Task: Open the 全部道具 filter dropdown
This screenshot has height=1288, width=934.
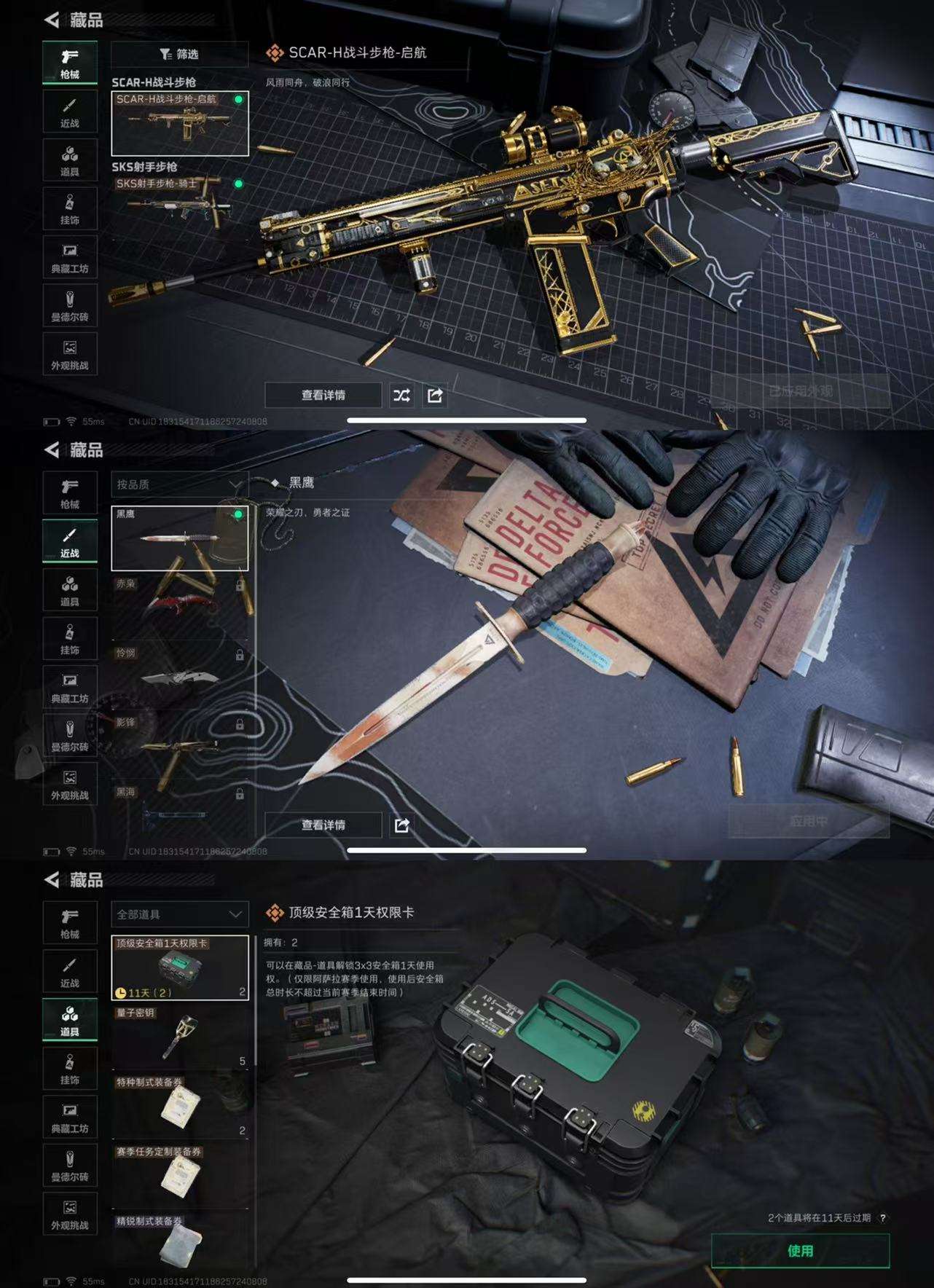Action: tap(178, 913)
